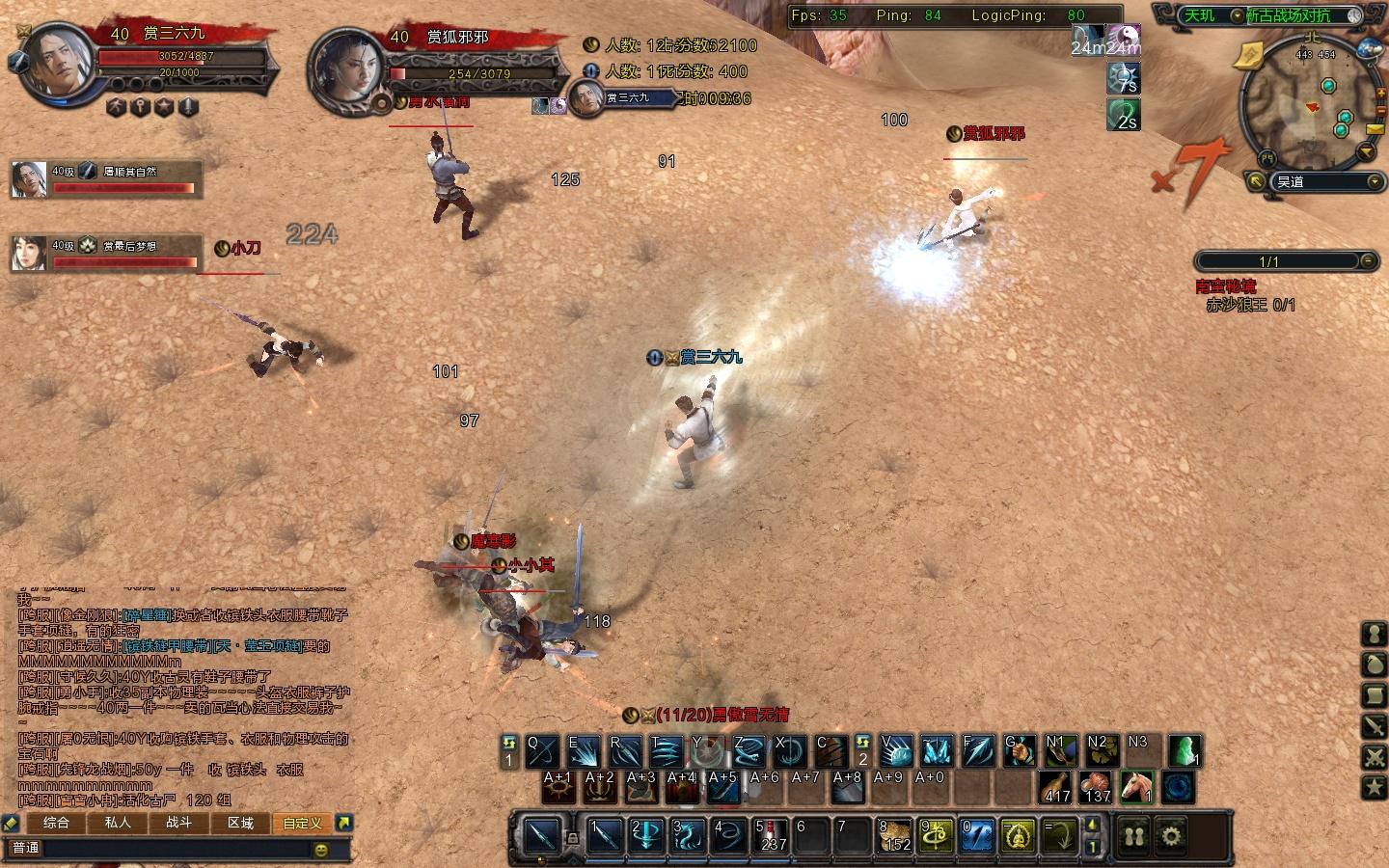
Task: Activate the Q key skill icon
Action: point(542,751)
